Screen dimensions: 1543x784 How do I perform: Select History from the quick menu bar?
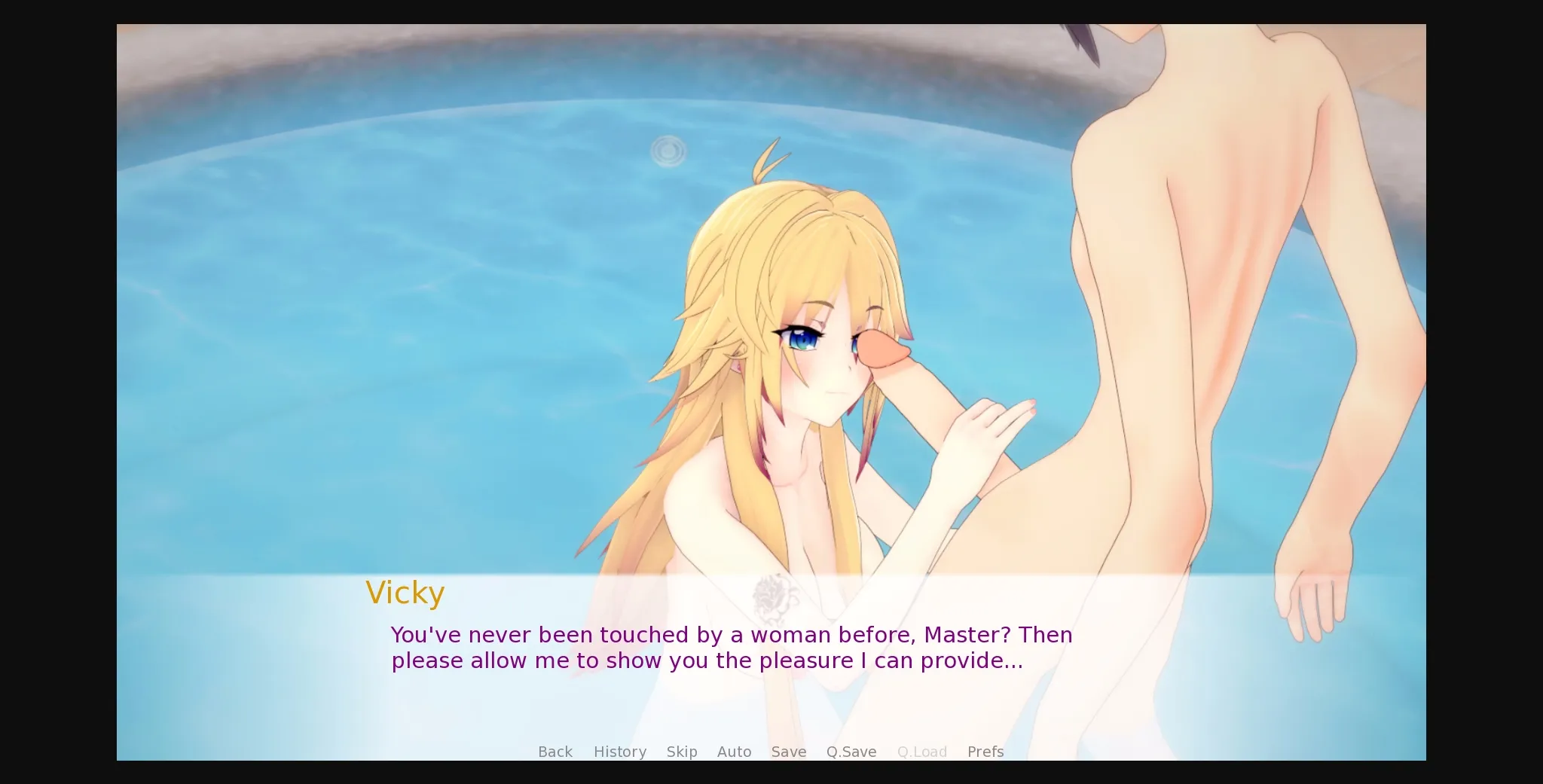tap(619, 751)
